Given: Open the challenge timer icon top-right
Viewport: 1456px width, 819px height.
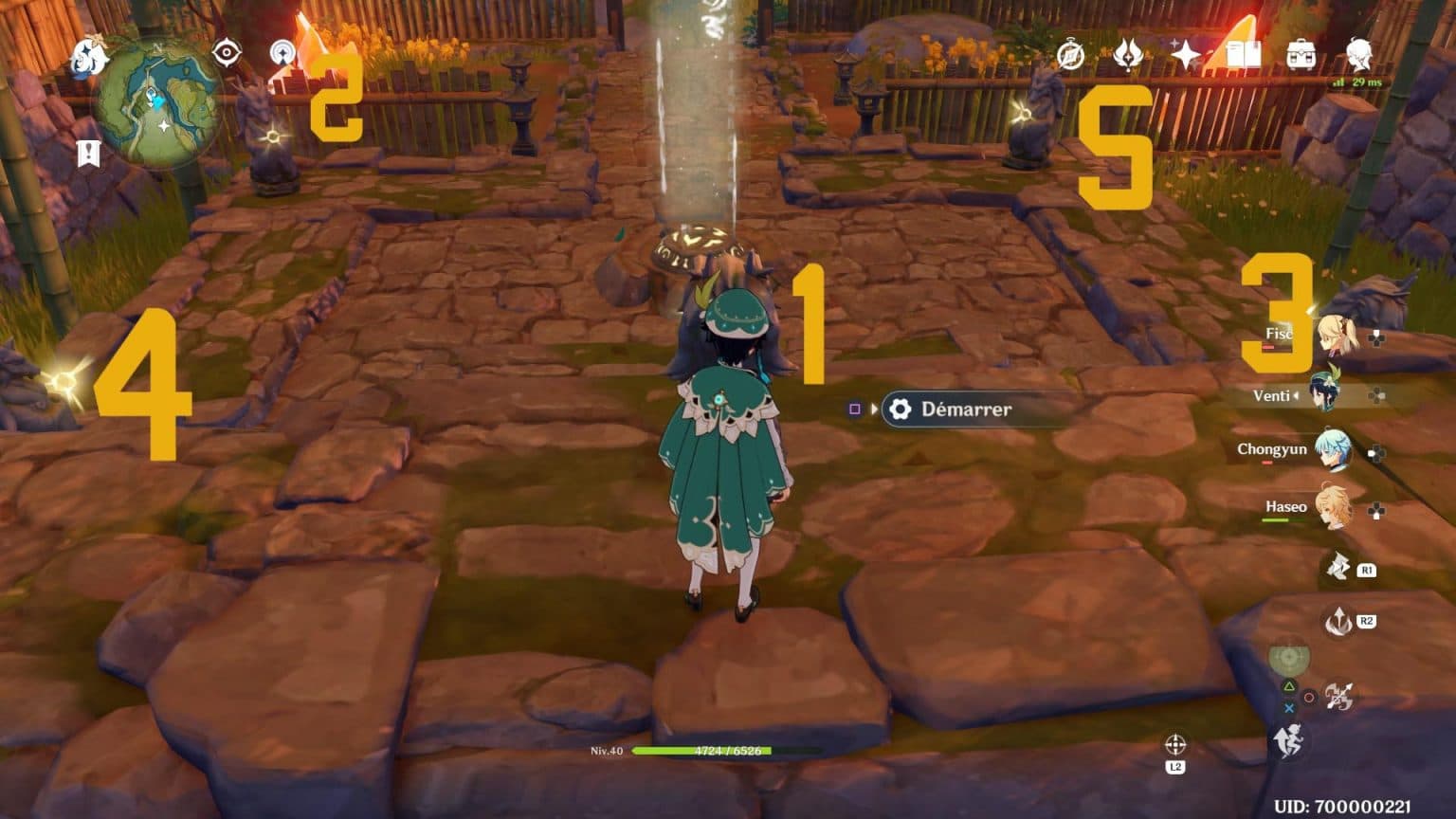Looking at the screenshot, I should [x=1069, y=55].
